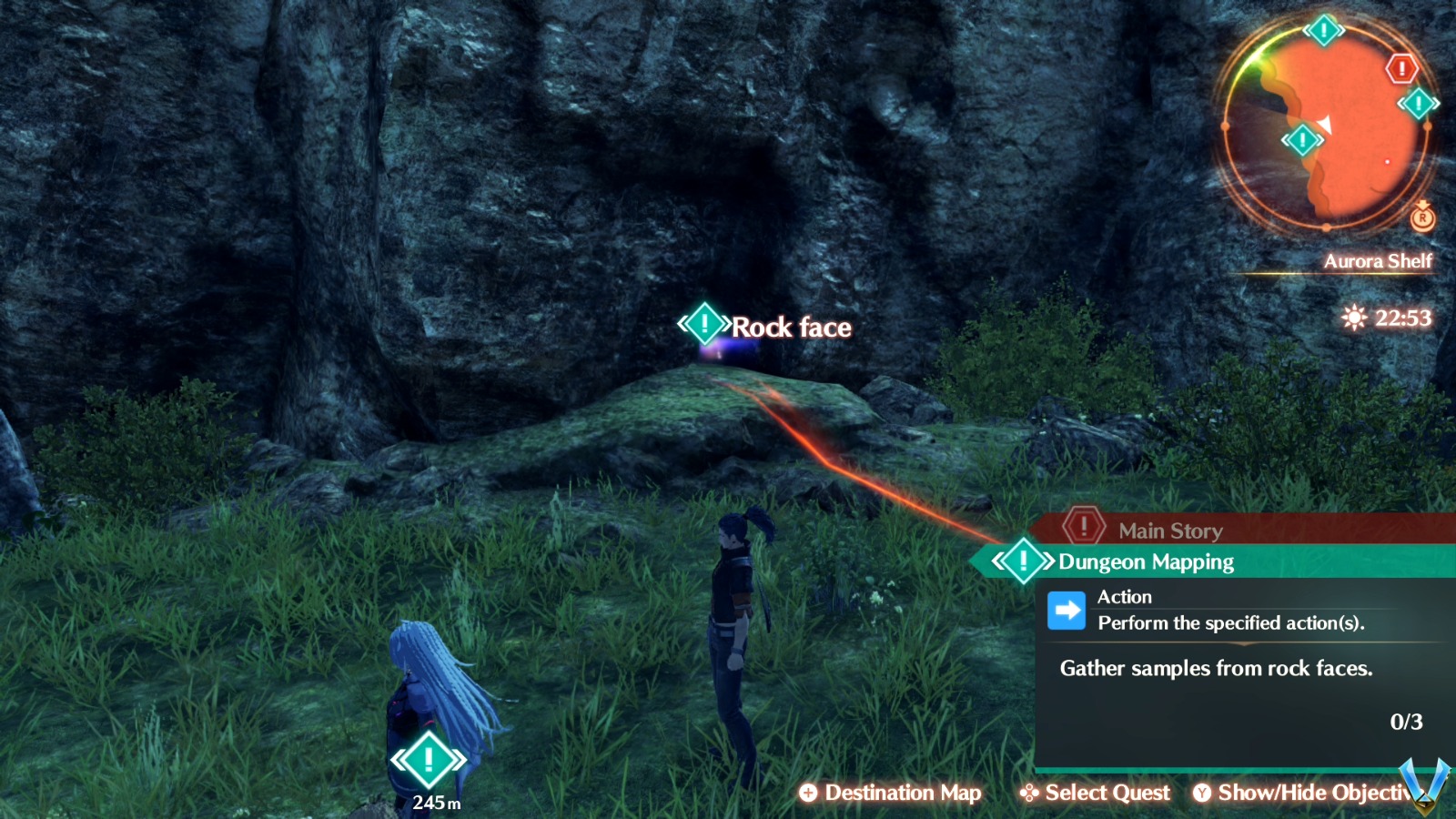
Task: Click the Y button icon beside Show/Hide Objectives
Action: pyautogui.click(x=1203, y=793)
